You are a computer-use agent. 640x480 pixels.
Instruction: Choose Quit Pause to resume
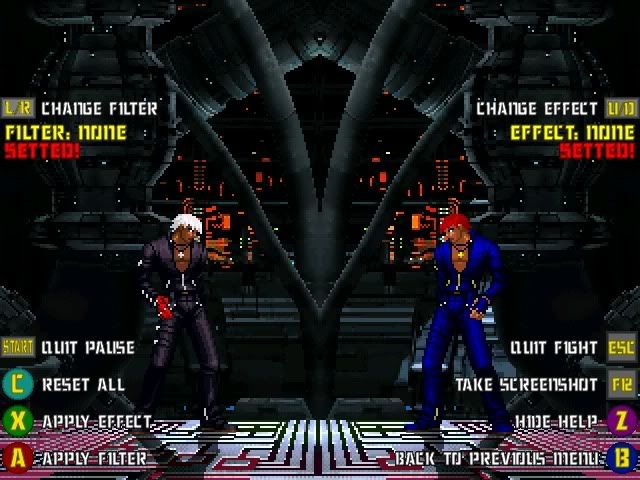(x=87, y=348)
